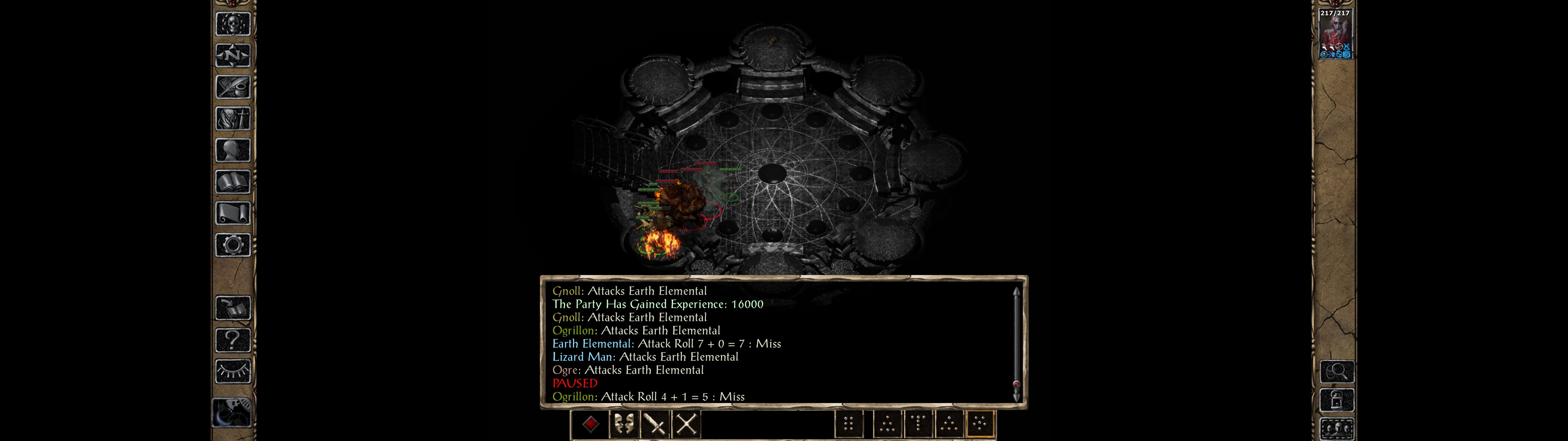Viewport: 1568px width, 441px height.
Task: Open the priest scroll screen
Action: pos(232,213)
